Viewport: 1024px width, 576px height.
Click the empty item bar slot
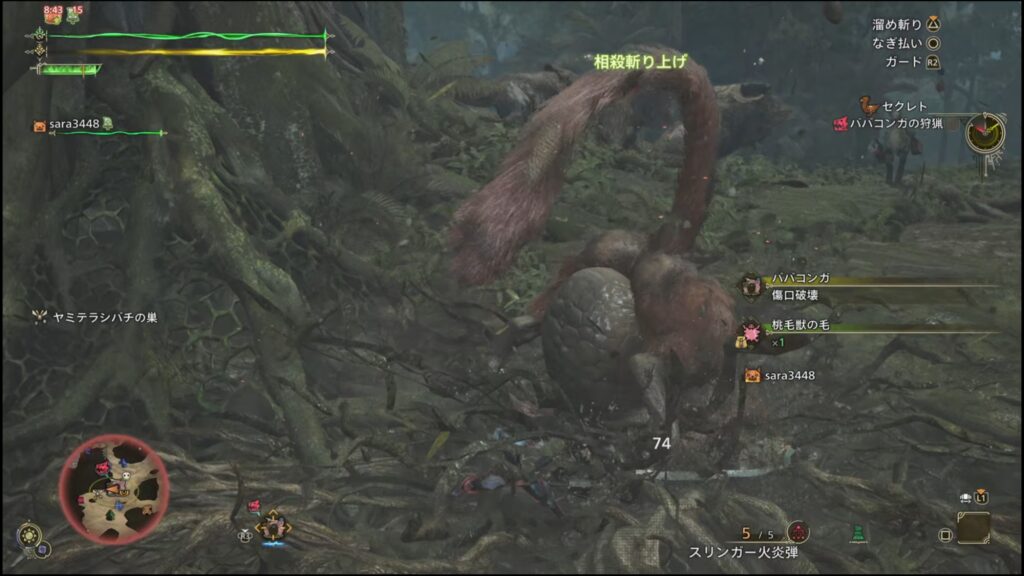(973, 528)
